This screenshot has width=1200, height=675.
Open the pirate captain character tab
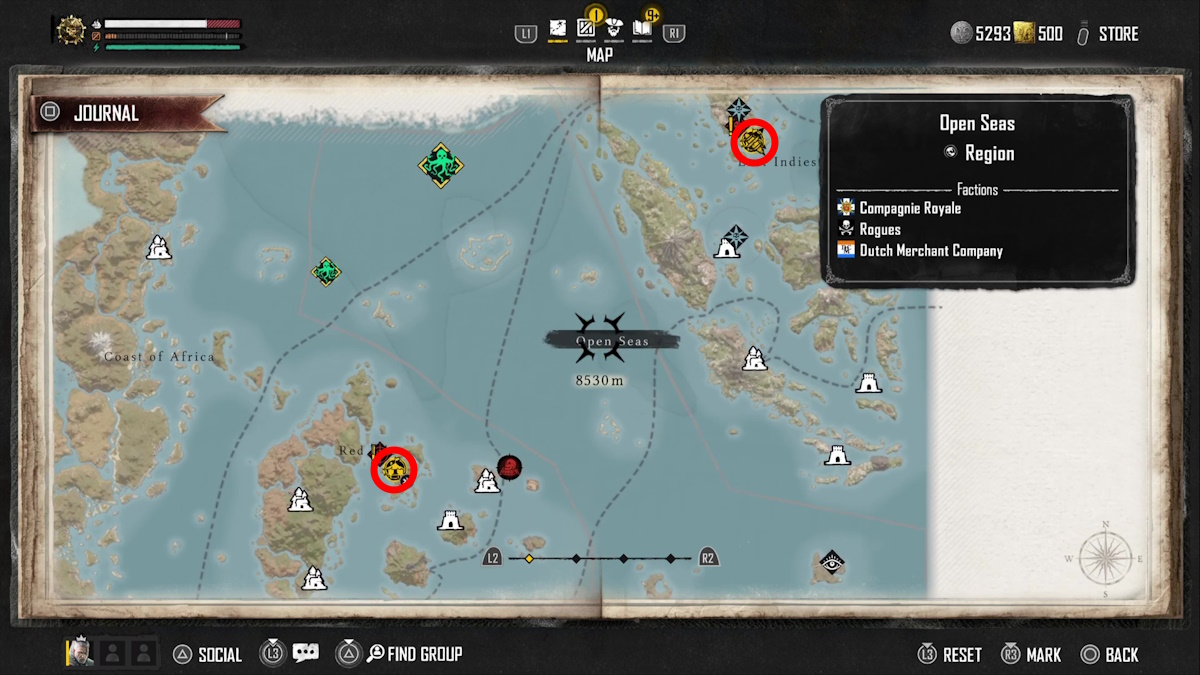(x=615, y=30)
